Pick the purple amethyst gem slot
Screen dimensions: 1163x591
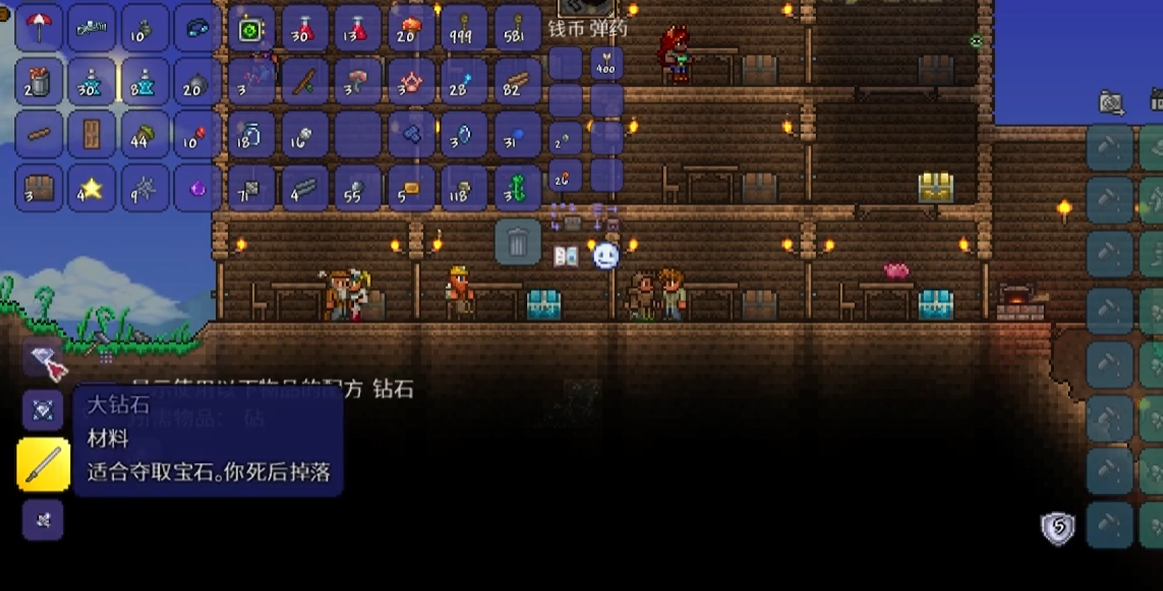198,187
